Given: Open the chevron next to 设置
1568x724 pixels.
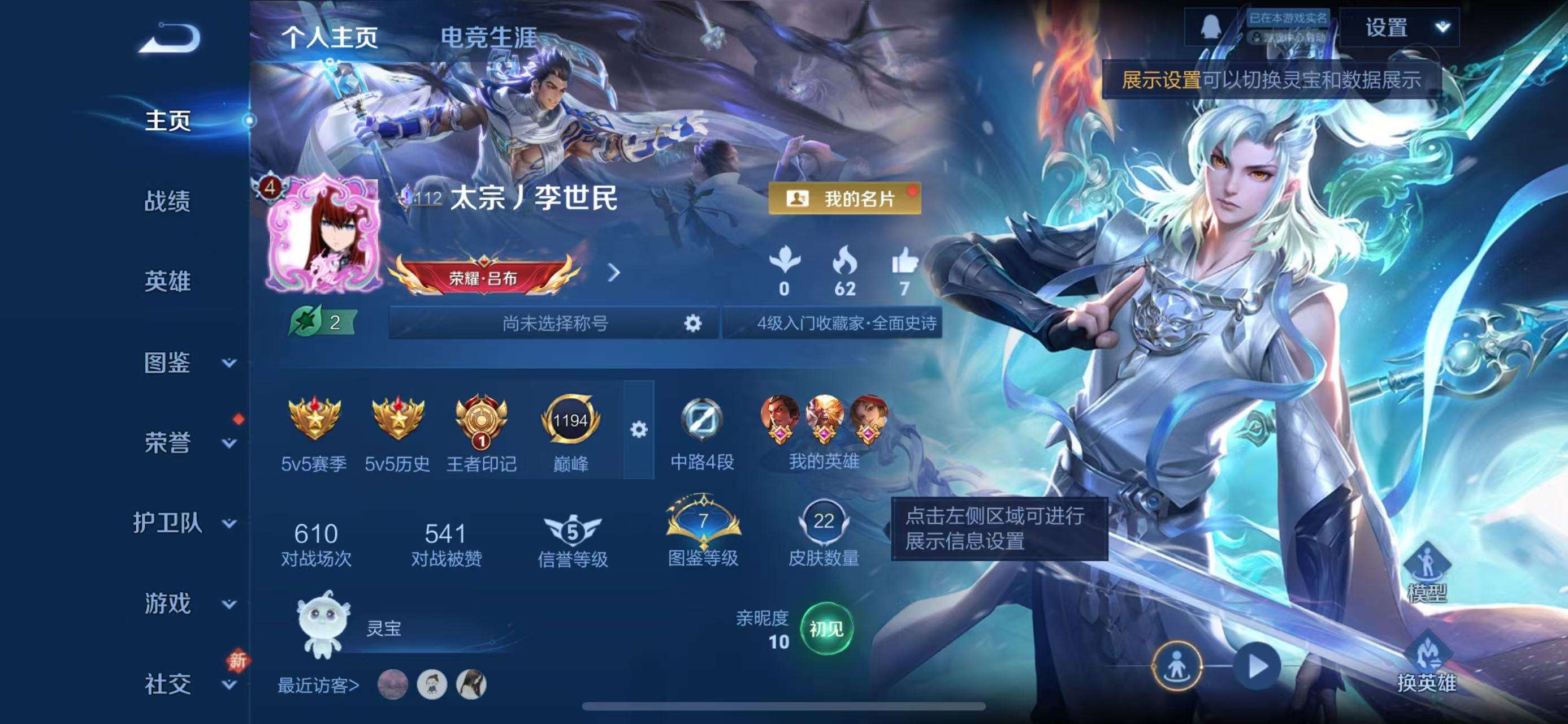Looking at the screenshot, I should pos(1444,27).
